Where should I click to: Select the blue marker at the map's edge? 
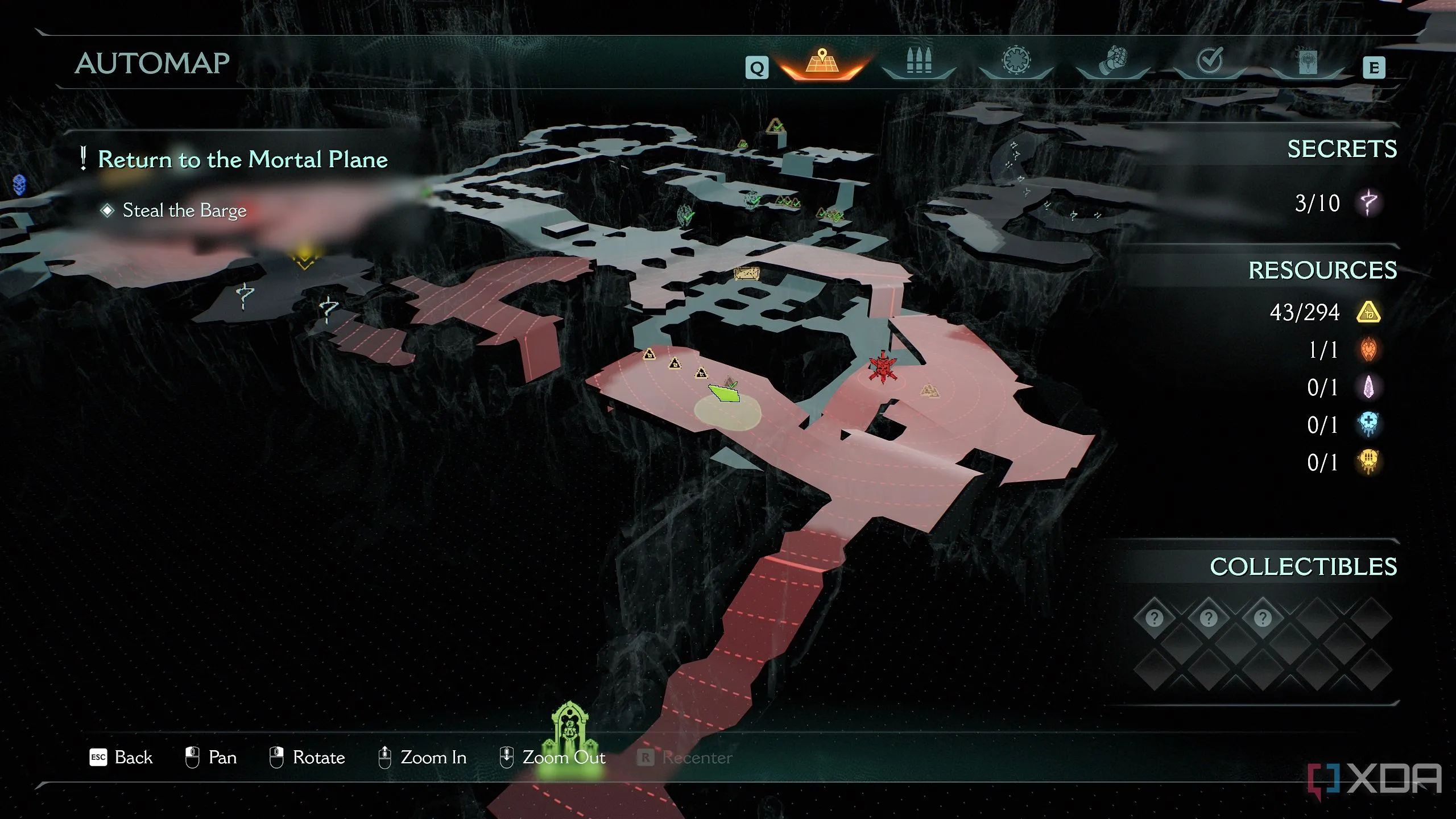(x=19, y=185)
